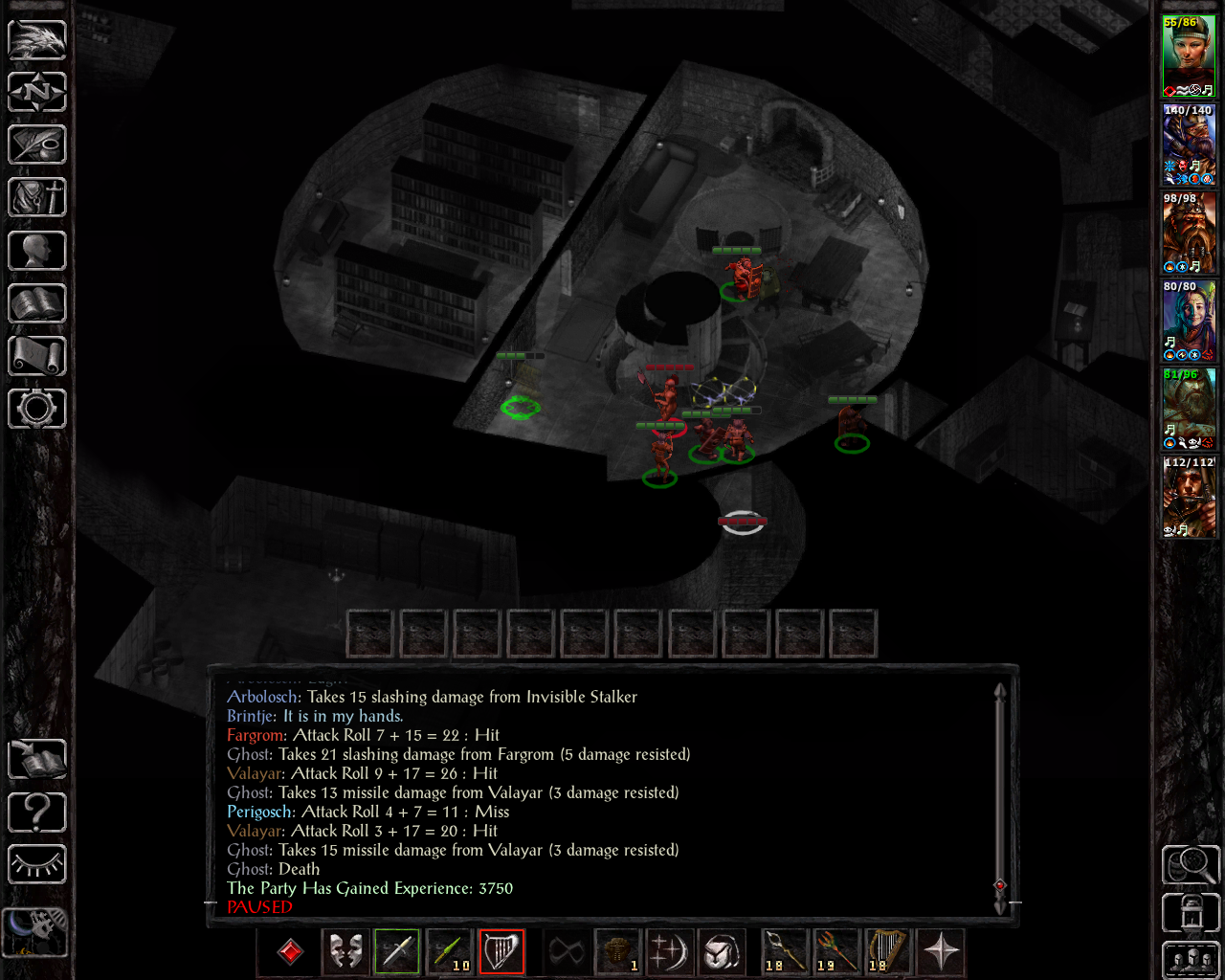This screenshot has width=1225, height=980.
Task: Open the mage spellbook
Action: click(37, 304)
